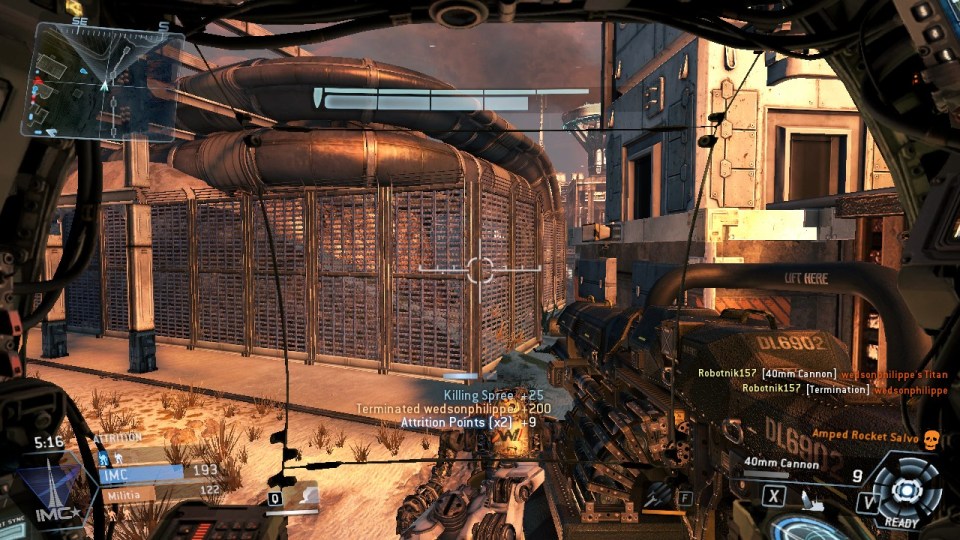
Task: Click the tactical ability icon beside F
Action: click(657, 496)
